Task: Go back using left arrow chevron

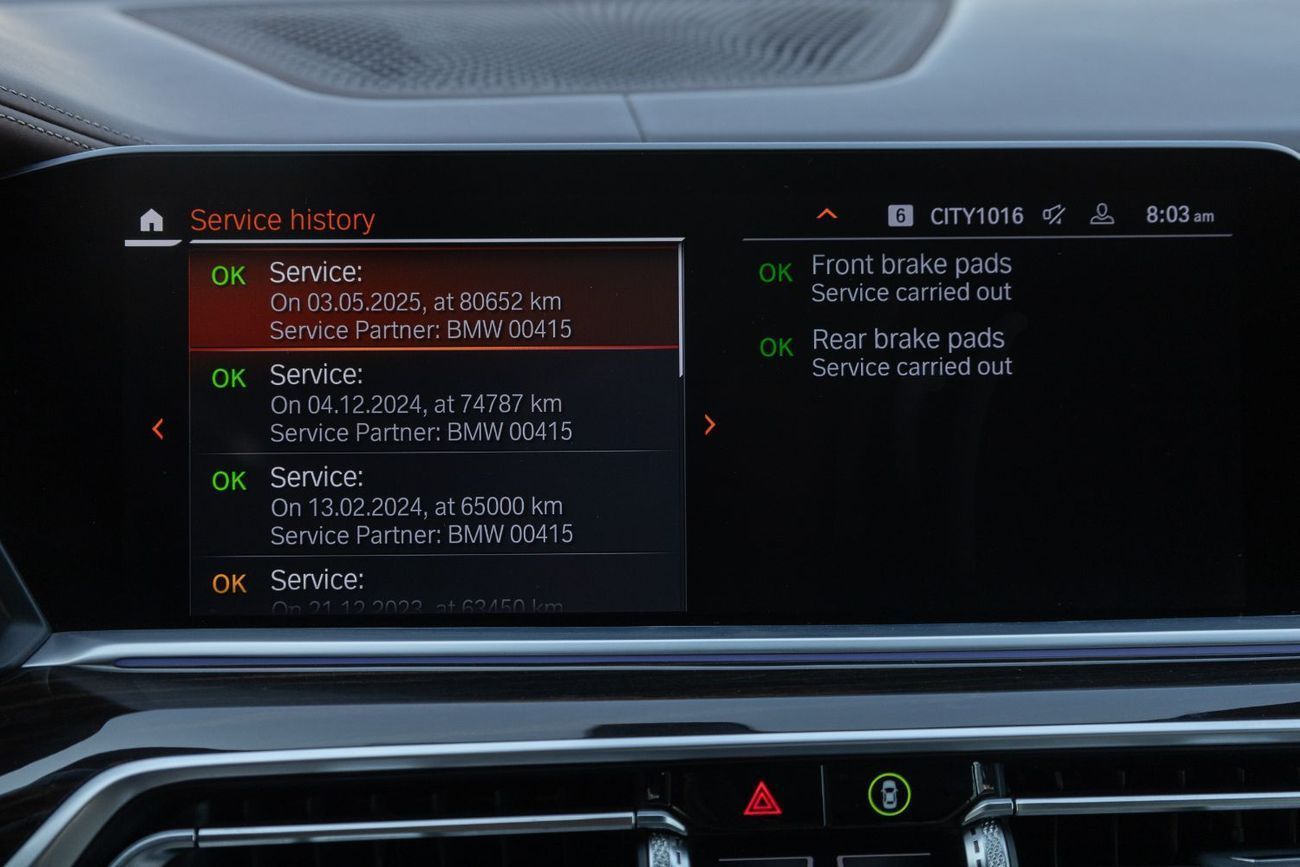Action: pos(158,428)
